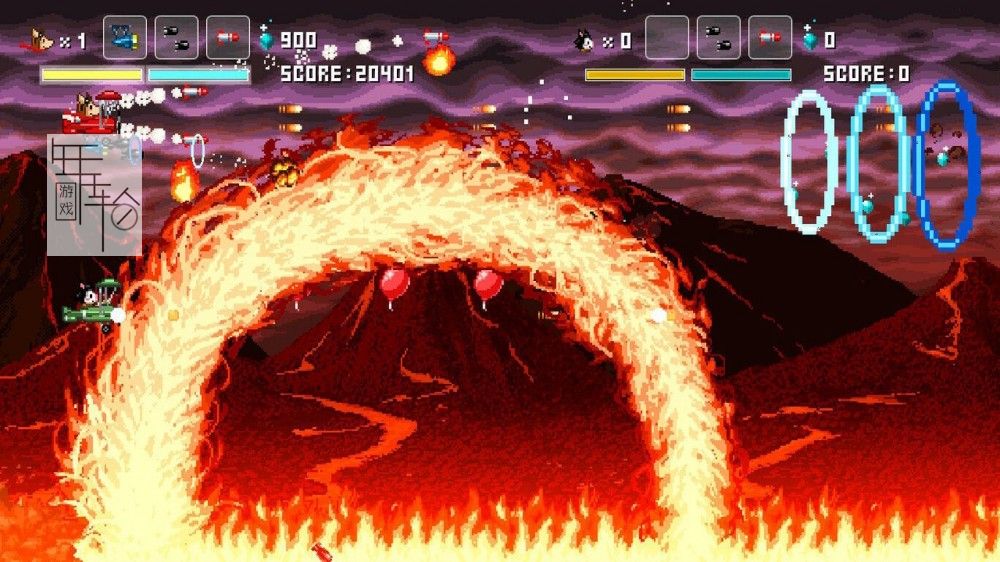Select player two's twin bullets slot
This screenshot has height=562, width=1000.
[719, 38]
